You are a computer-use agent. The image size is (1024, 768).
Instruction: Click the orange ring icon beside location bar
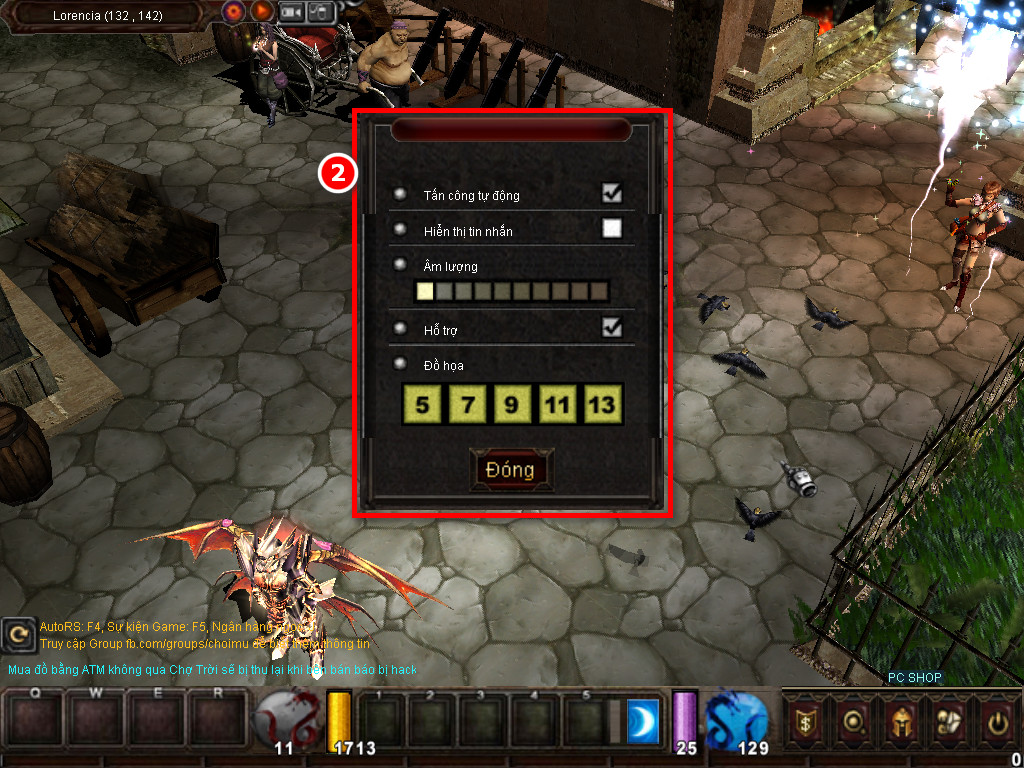[234, 11]
